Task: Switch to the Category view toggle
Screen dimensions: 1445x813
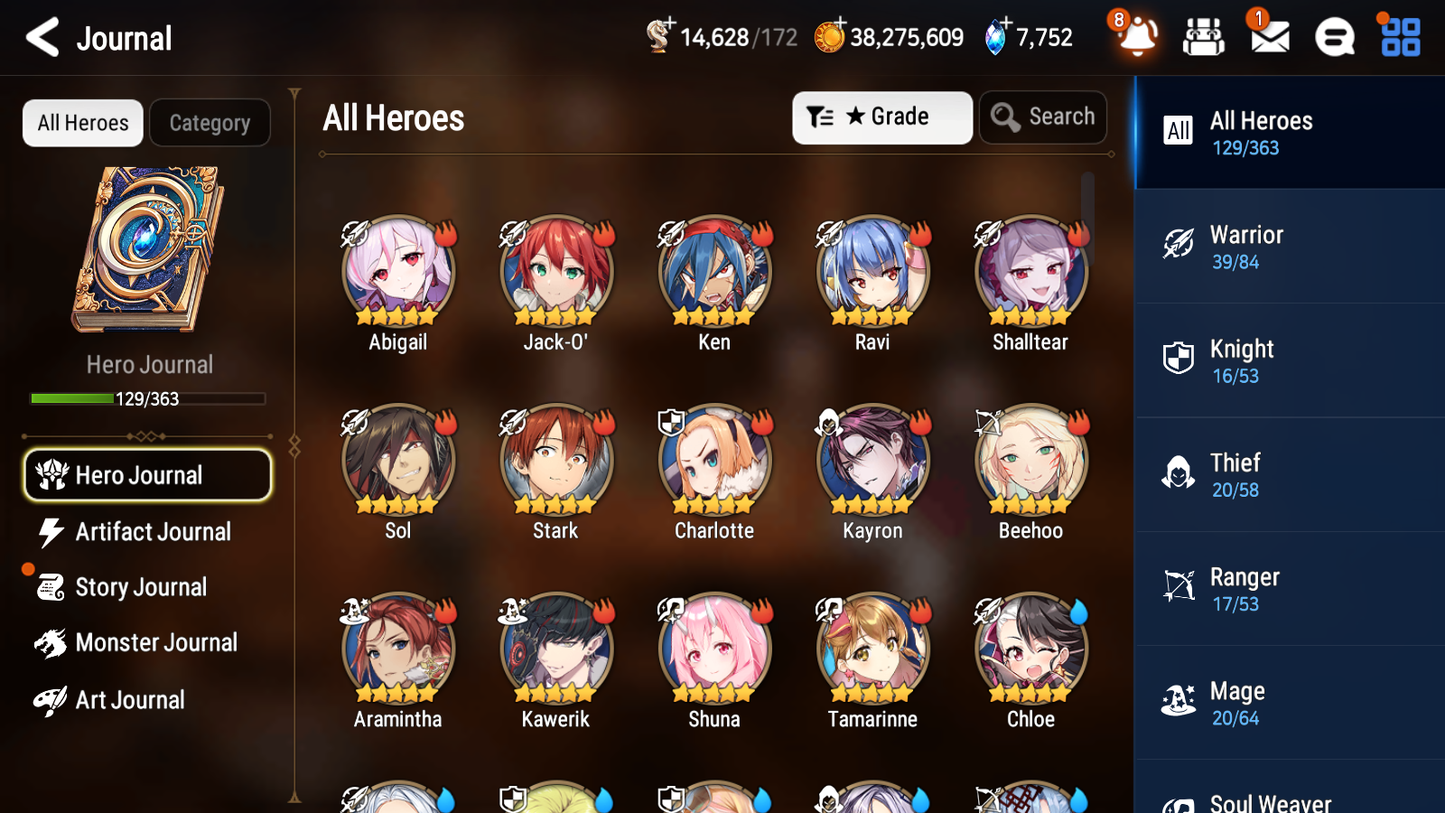Action: (x=210, y=122)
